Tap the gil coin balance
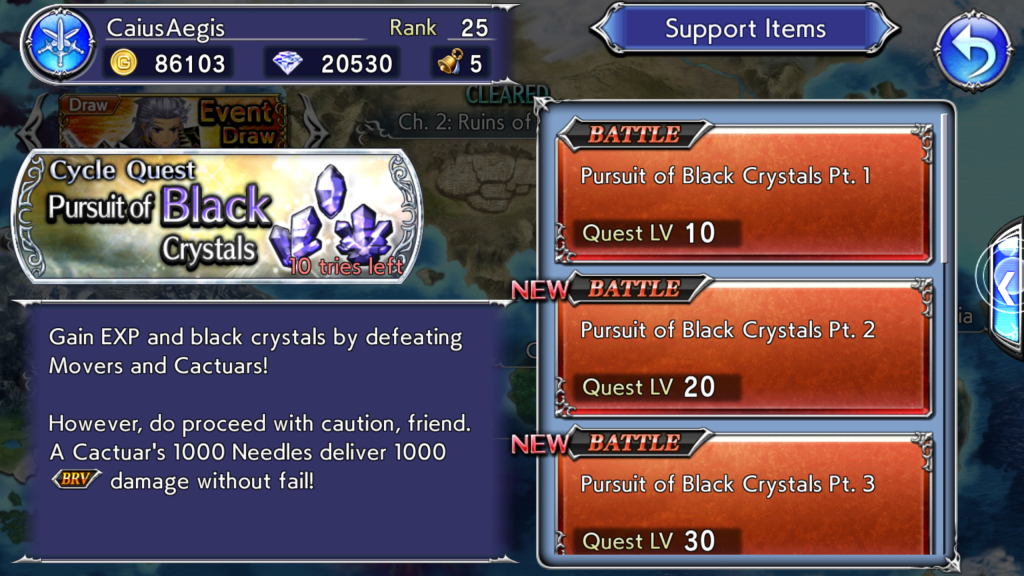Viewport: 1024px width, 576px height. (x=169, y=65)
